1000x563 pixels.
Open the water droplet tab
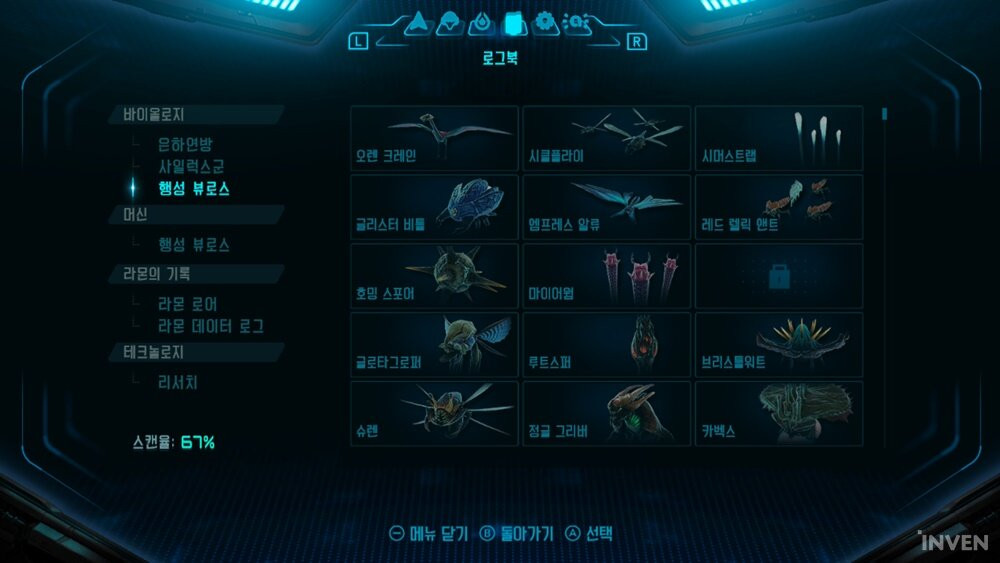point(482,23)
